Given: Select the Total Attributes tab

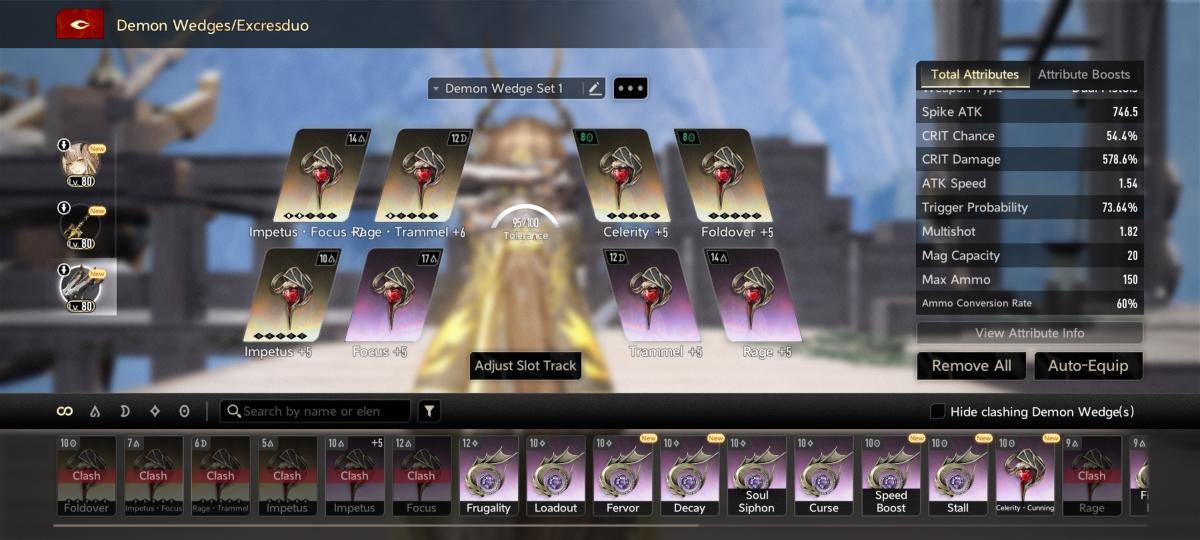Looking at the screenshot, I should (x=974, y=75).
